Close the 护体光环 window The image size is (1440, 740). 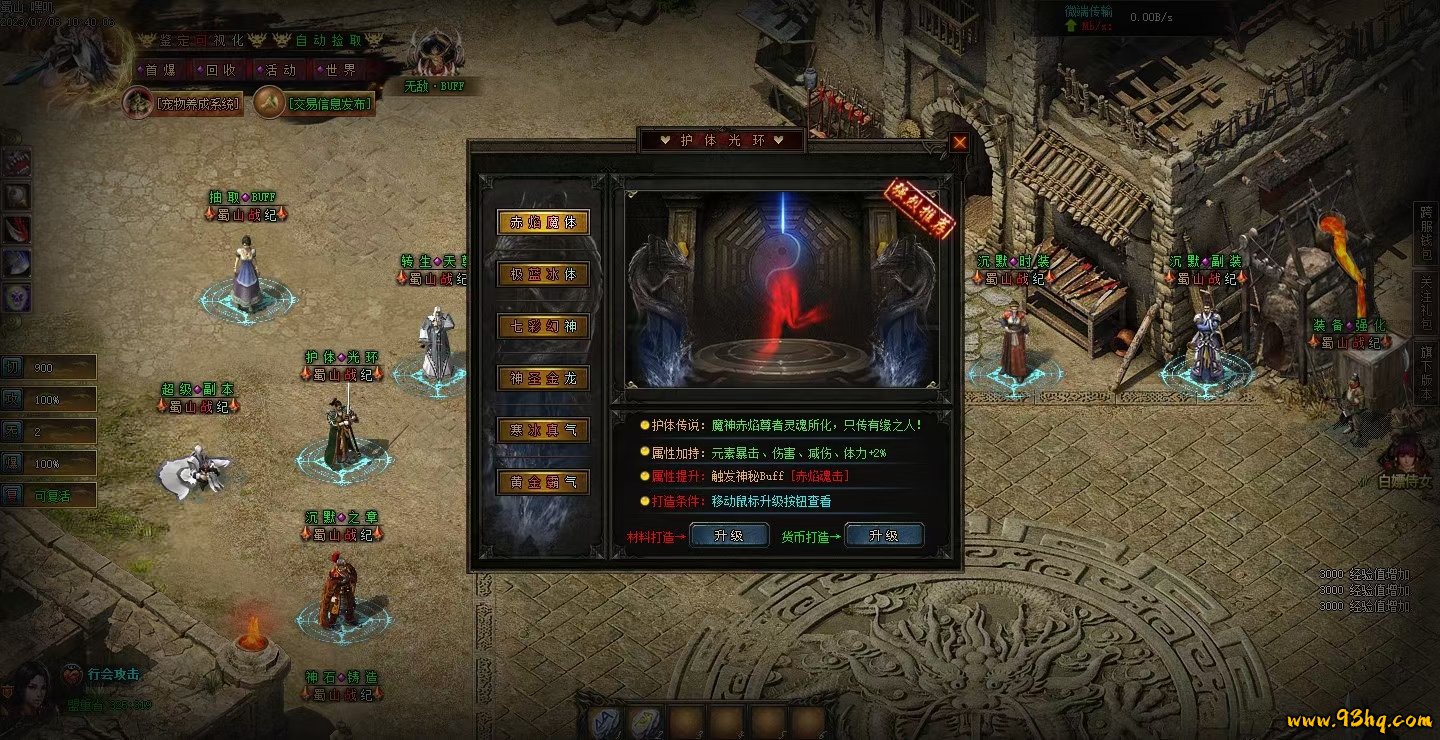point(959,142)
